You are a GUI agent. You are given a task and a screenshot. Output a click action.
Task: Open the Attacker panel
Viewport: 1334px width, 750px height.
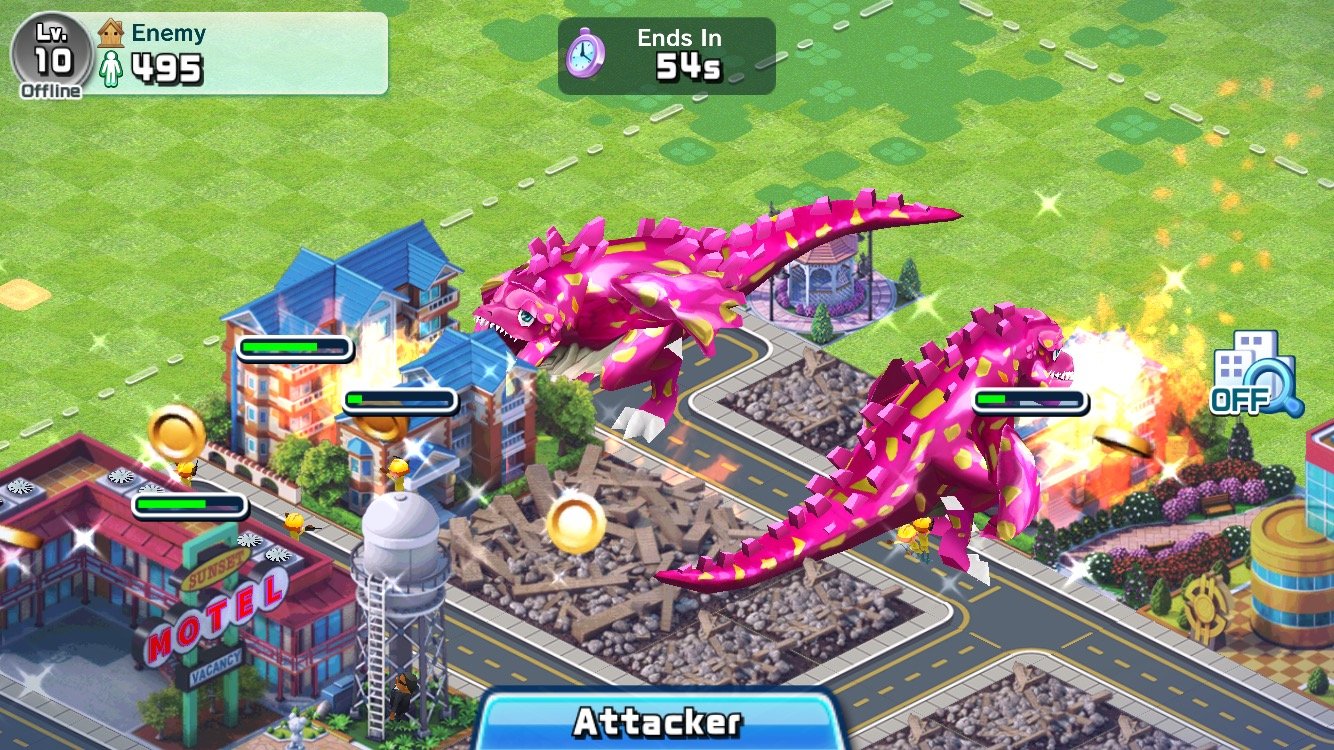[x=657, y=721]
